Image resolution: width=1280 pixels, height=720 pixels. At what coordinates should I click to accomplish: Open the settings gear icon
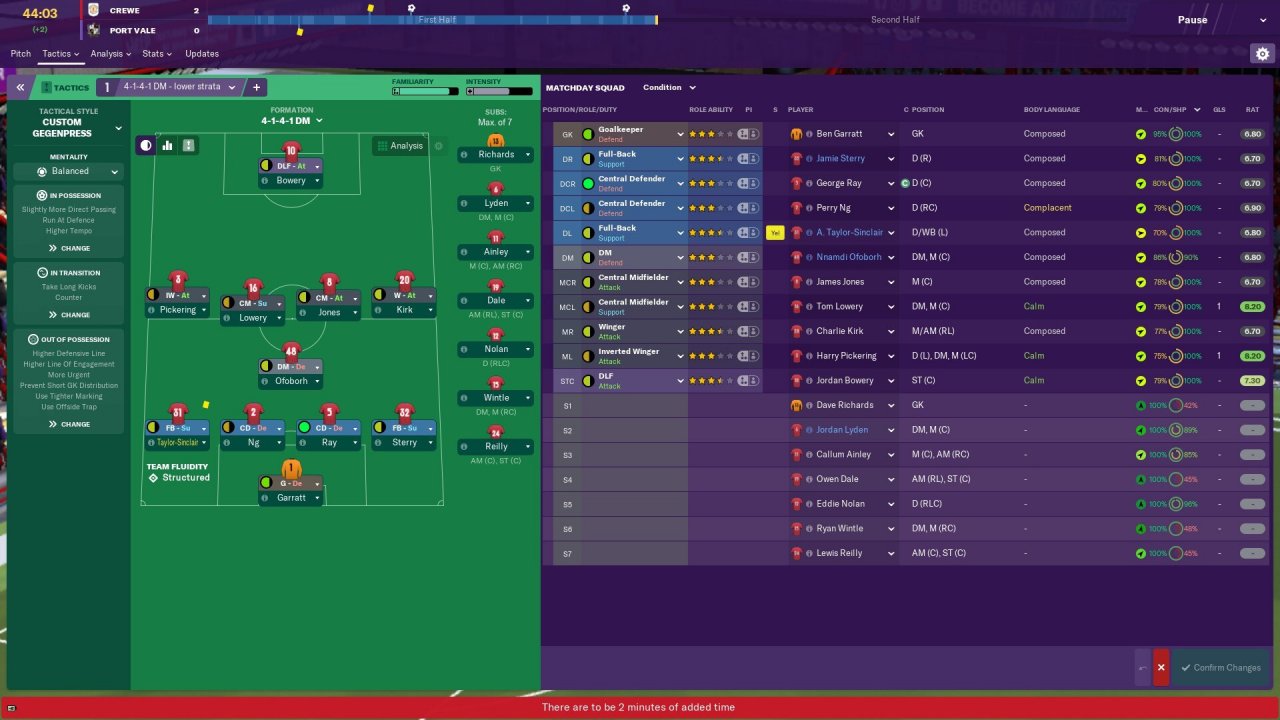coord(1262,54)
